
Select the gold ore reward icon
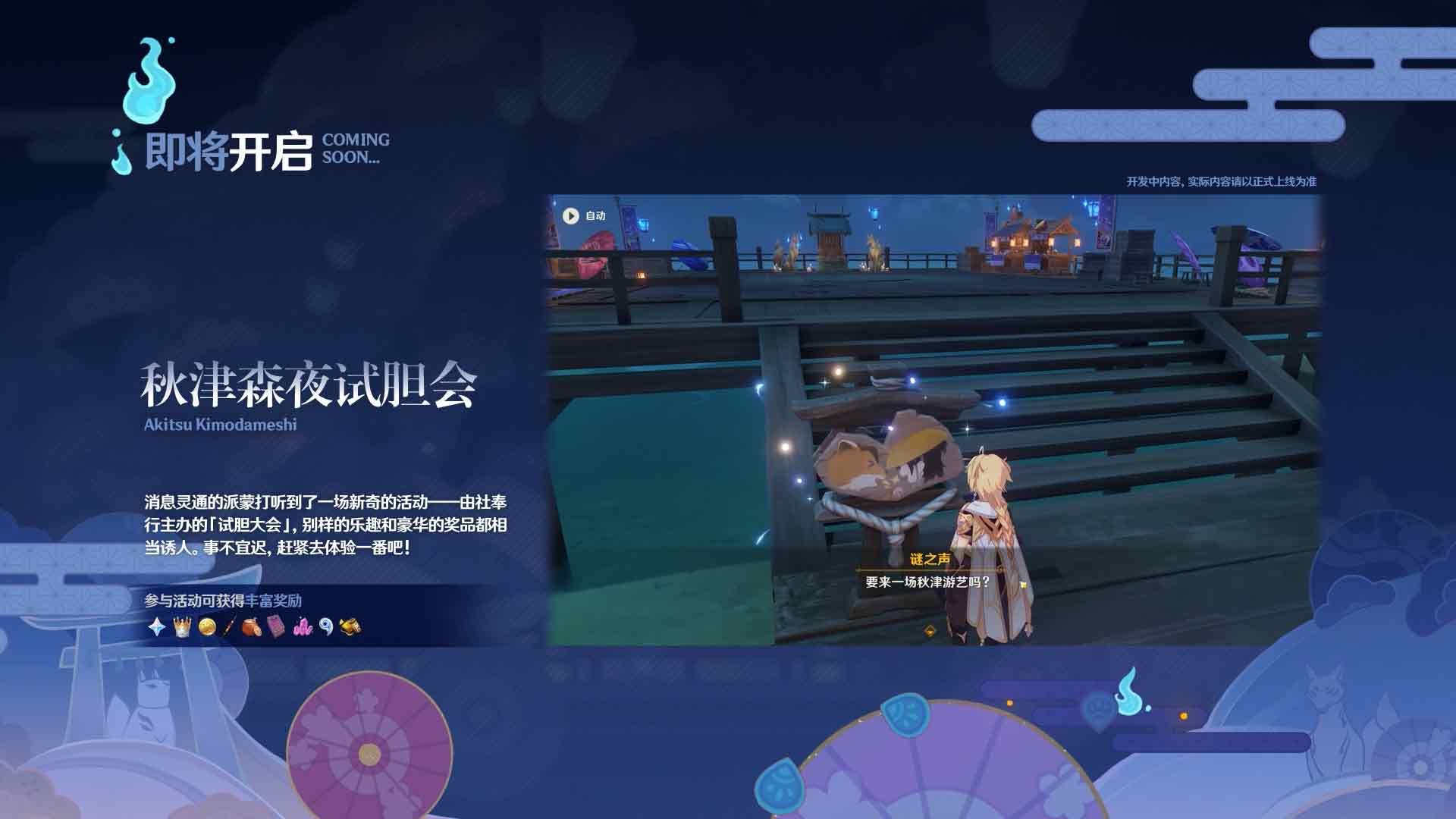pyautogui.click(x=350, y=627)
